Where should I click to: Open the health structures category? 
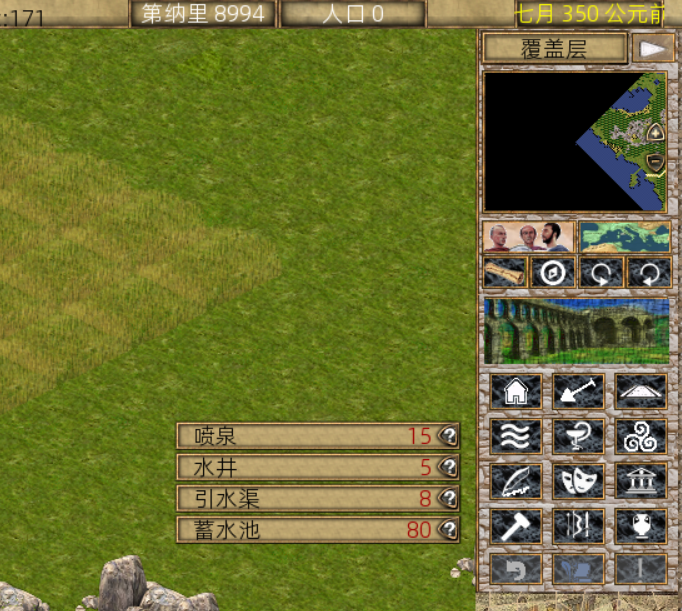click(x=578, y=437)
